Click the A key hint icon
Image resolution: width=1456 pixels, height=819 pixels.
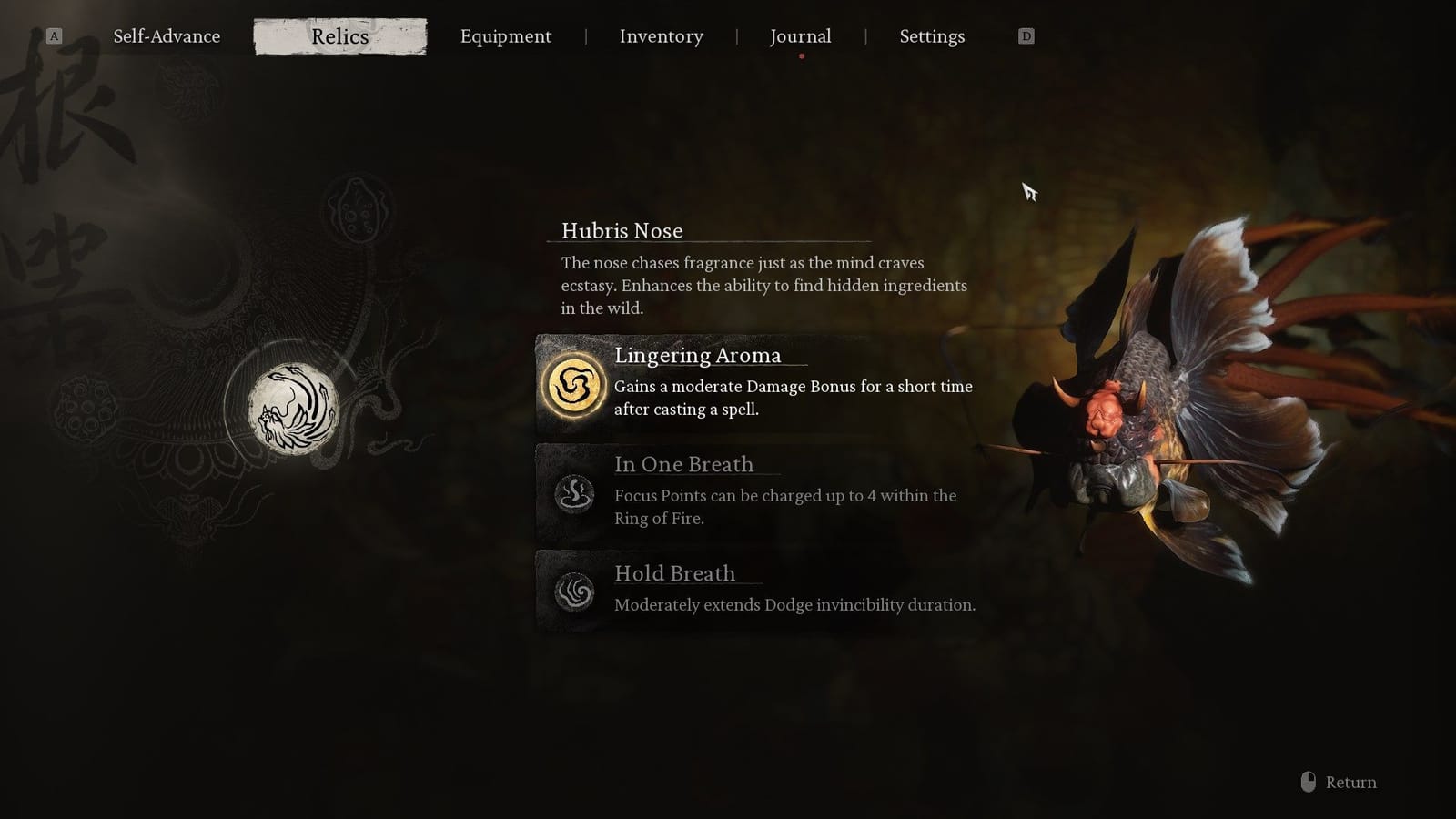(x=54, y=35)
